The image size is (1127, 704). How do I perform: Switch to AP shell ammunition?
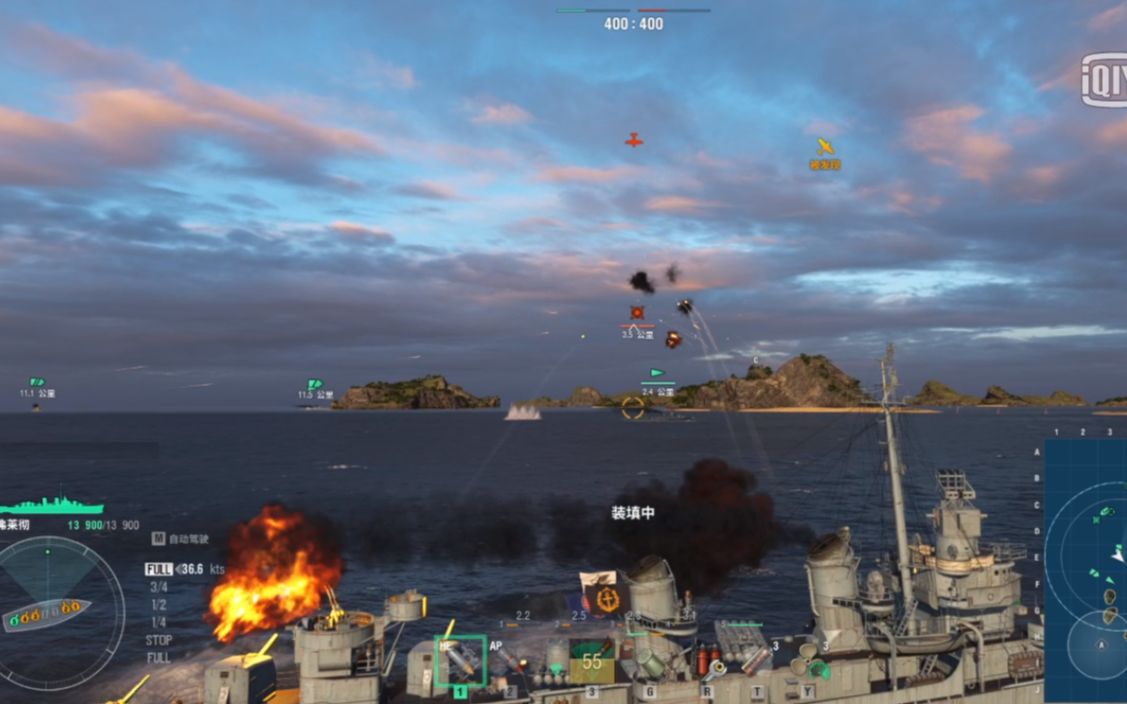(509, 660)
